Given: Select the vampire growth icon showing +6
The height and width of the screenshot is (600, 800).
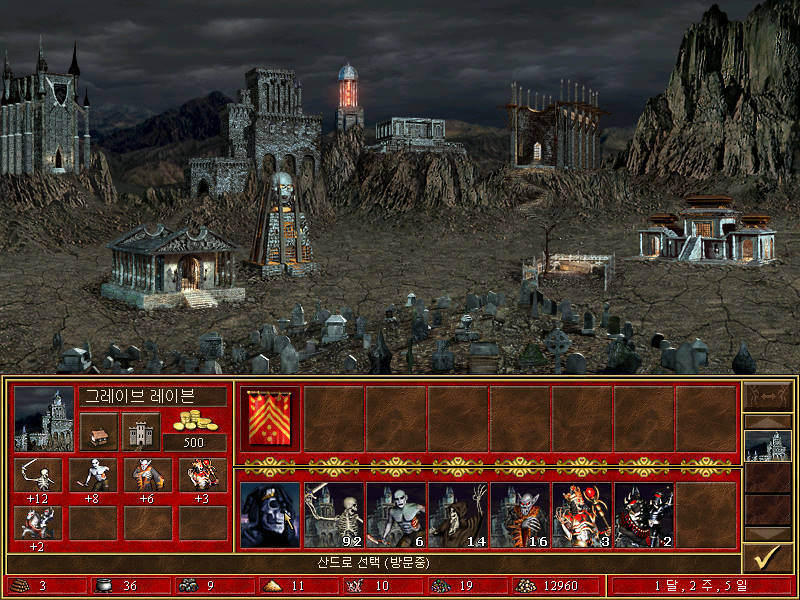Looking at the screenshot, I should (148, 475).
